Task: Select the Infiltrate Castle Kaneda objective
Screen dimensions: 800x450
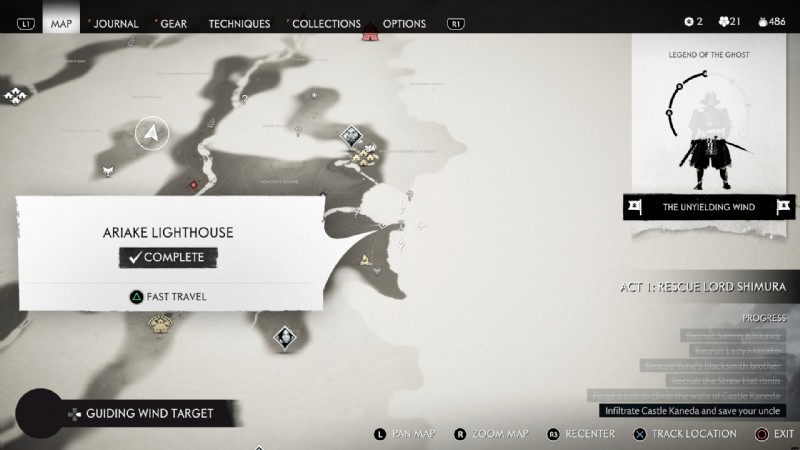Action: [x=693, y=410]
